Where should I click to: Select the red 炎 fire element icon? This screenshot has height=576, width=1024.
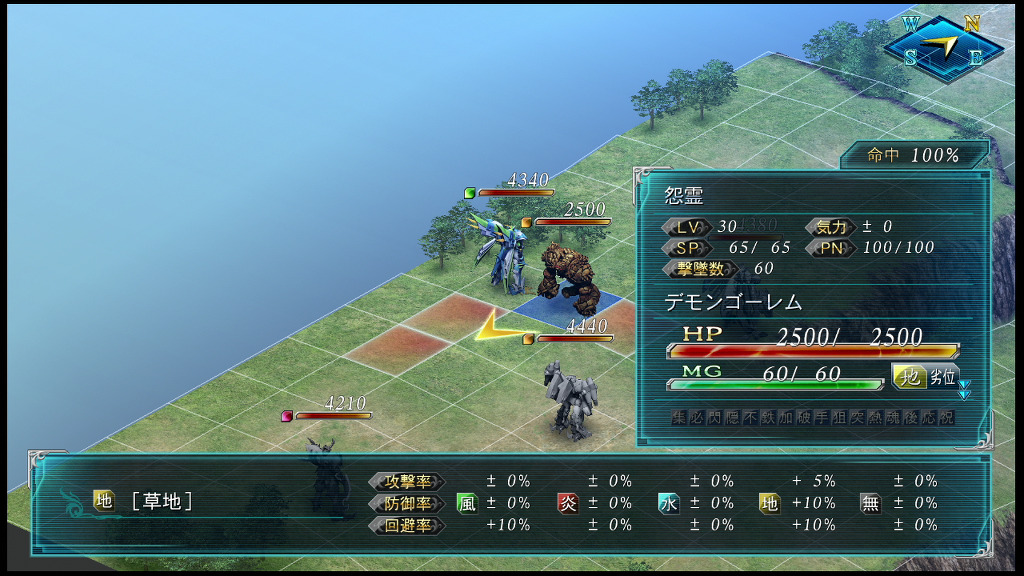pyautogui.click(x=568, y=503)
